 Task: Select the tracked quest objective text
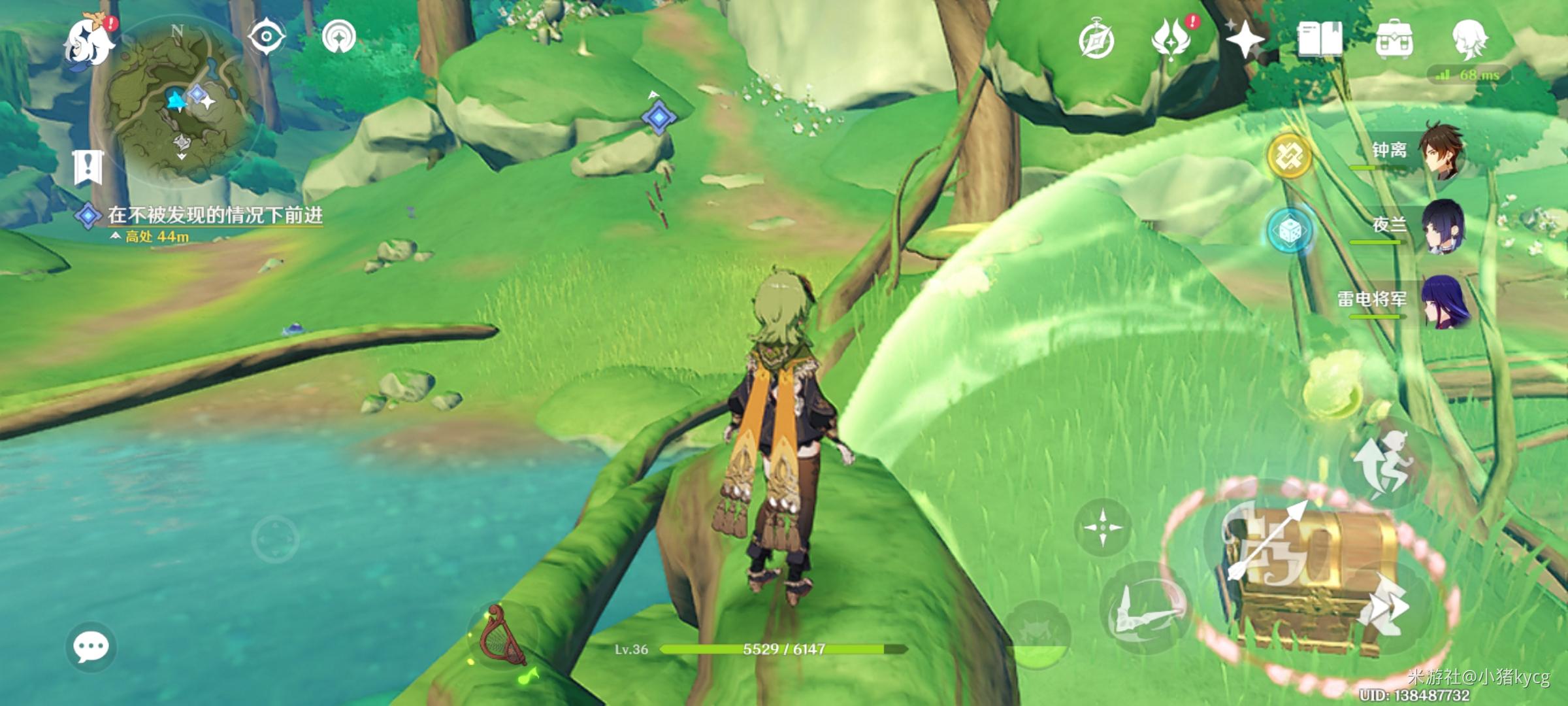tap(214, 215)
